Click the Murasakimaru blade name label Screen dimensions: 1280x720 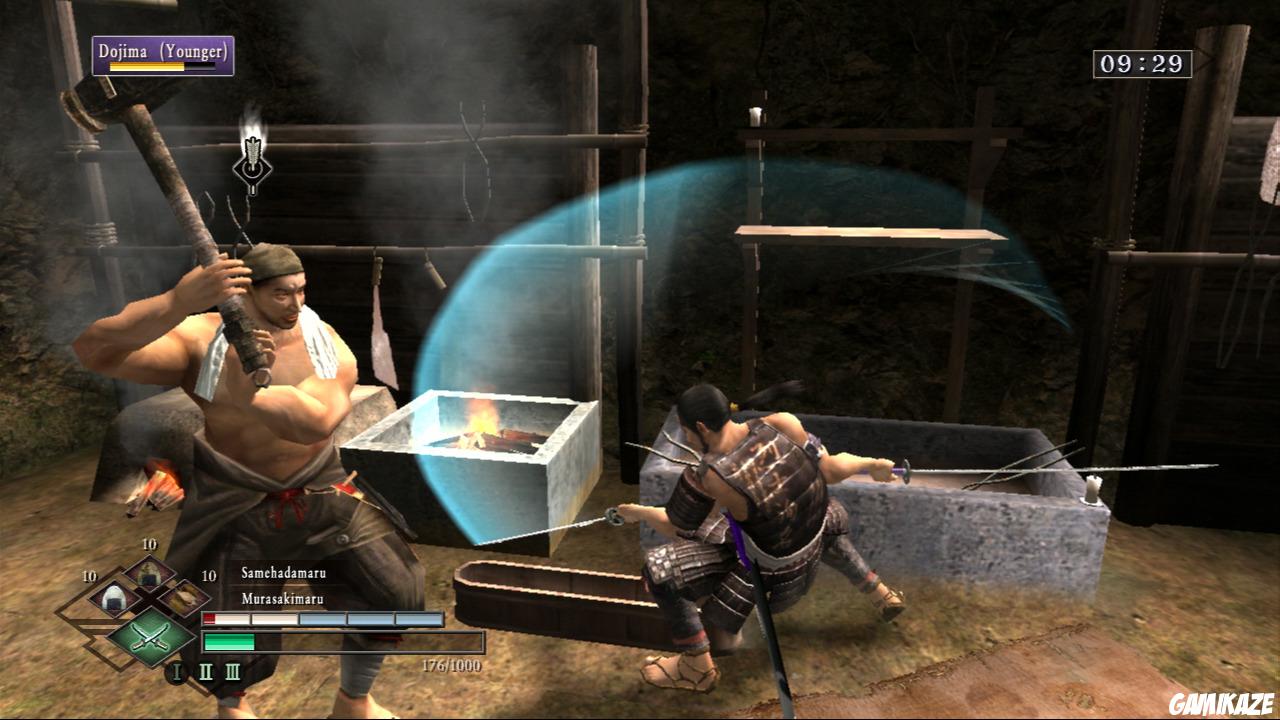pos(283,599)
